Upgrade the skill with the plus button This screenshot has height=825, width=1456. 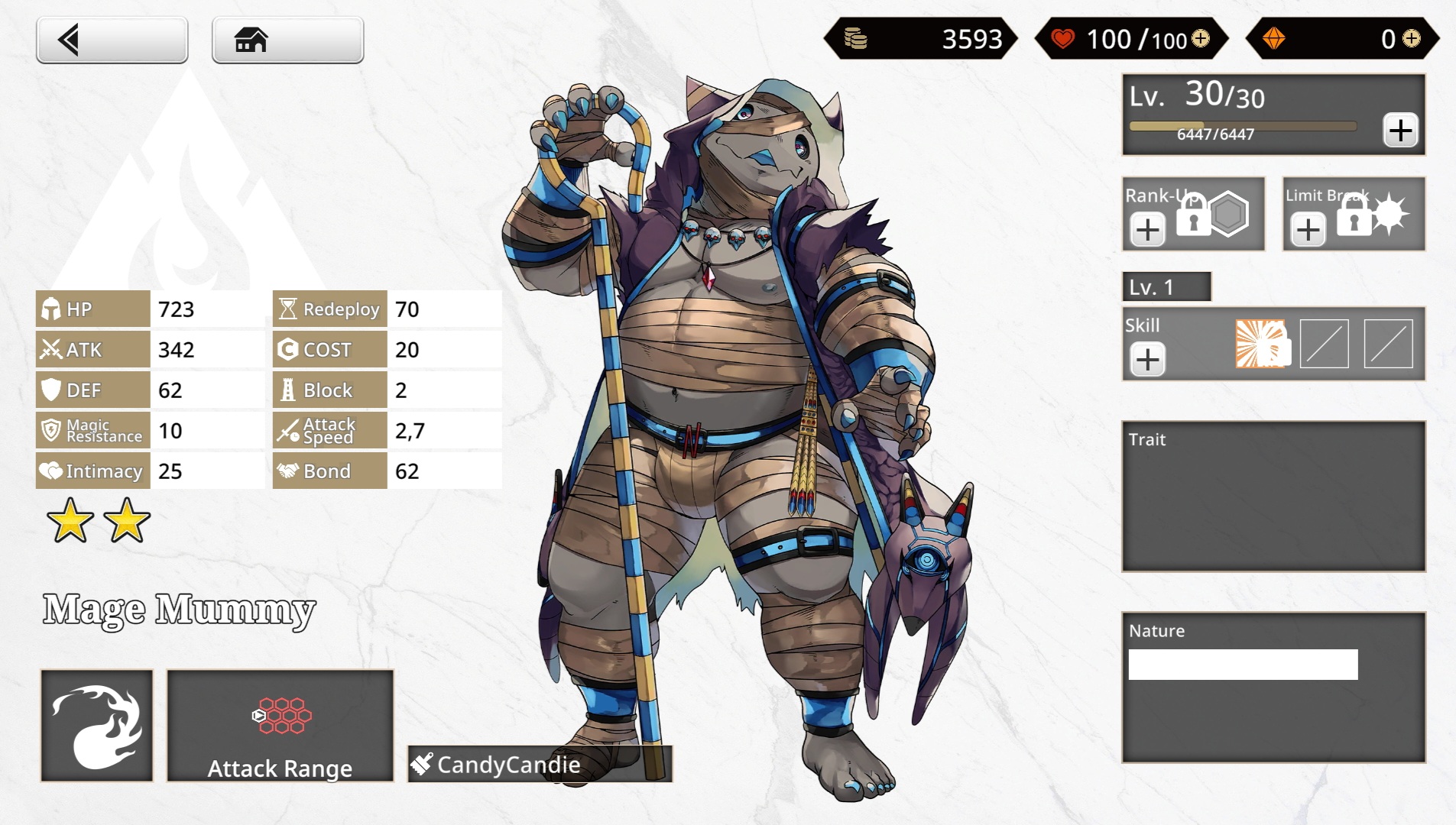point(1147,360)
